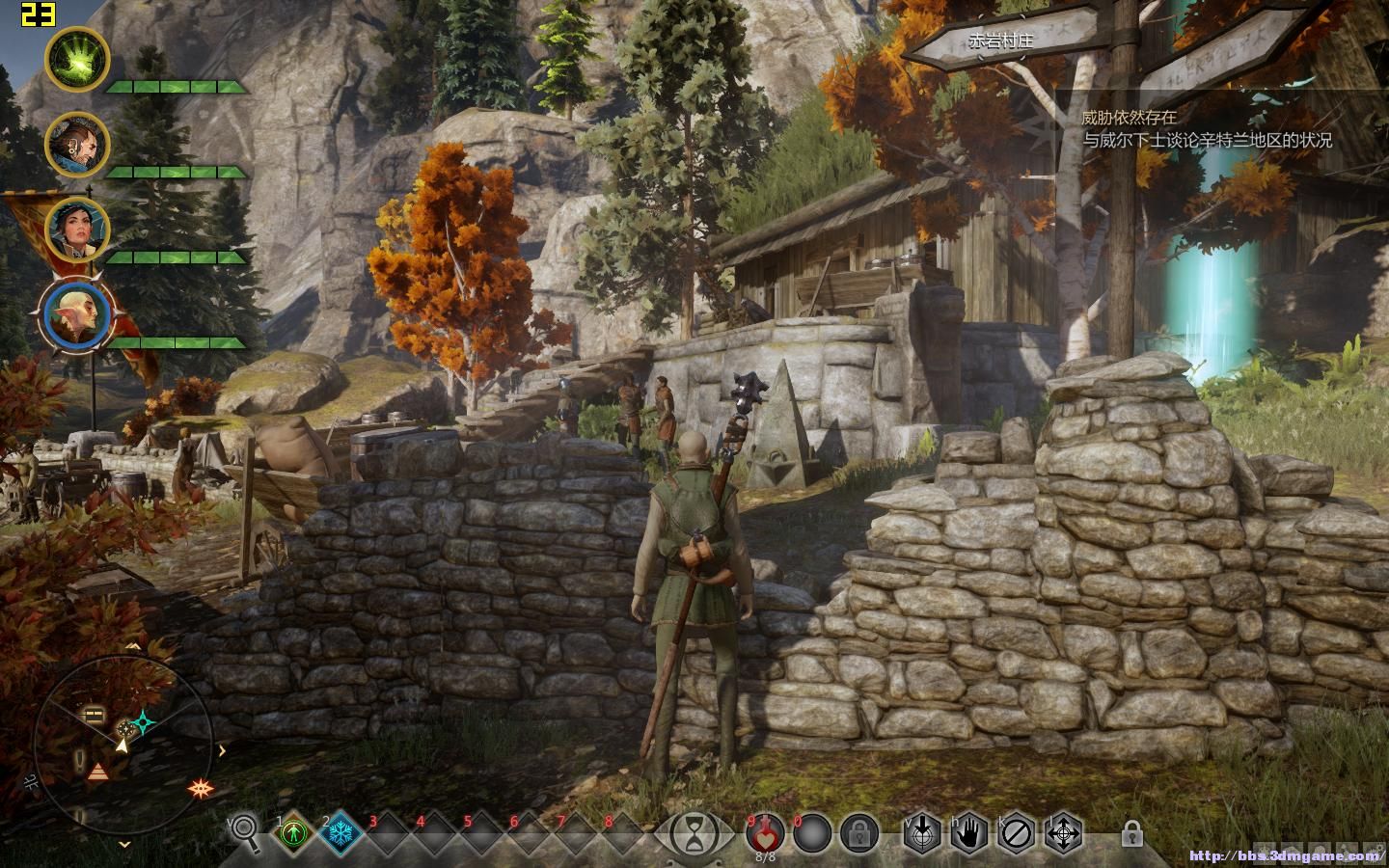Cast the blue snowflake ice spell

(x=340, y=832)
